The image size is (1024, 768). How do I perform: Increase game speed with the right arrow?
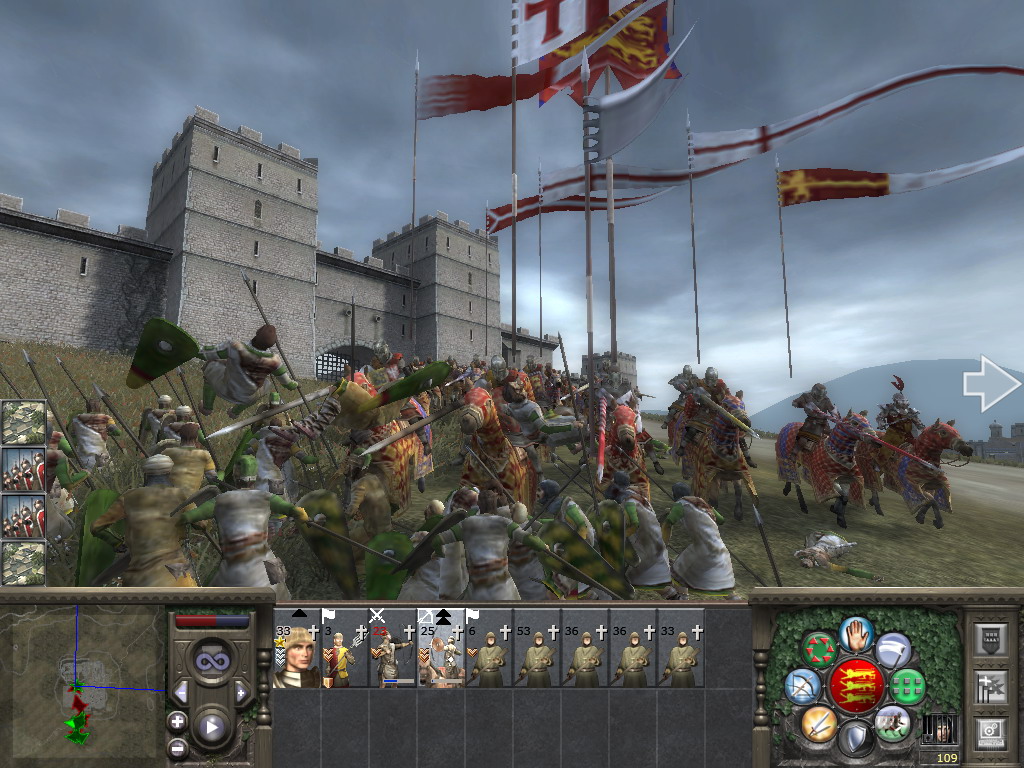tap(241, 692)
